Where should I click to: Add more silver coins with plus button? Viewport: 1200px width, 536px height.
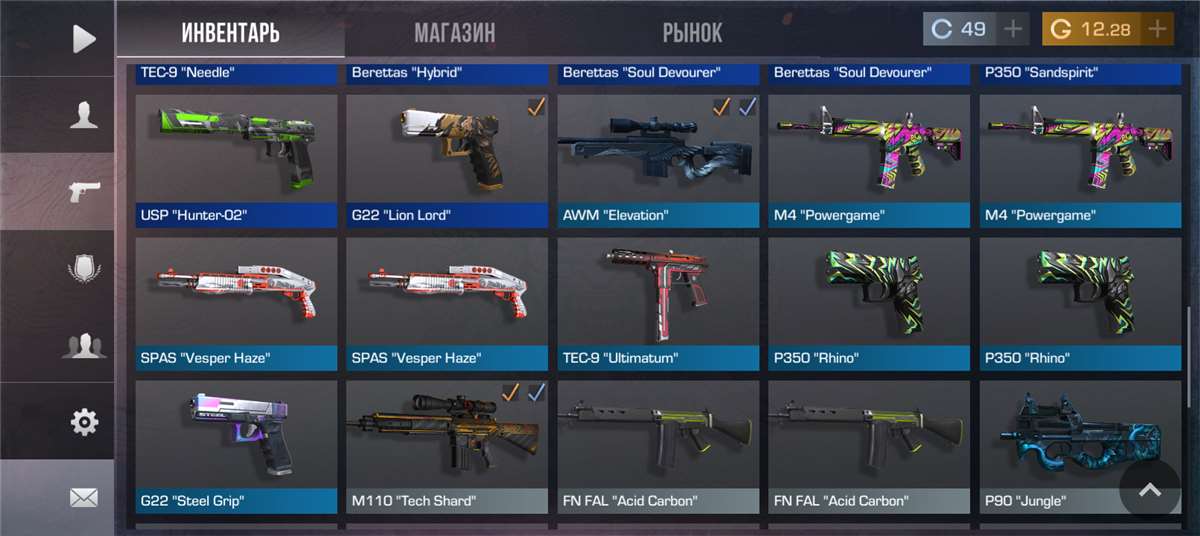[1014, 29]
